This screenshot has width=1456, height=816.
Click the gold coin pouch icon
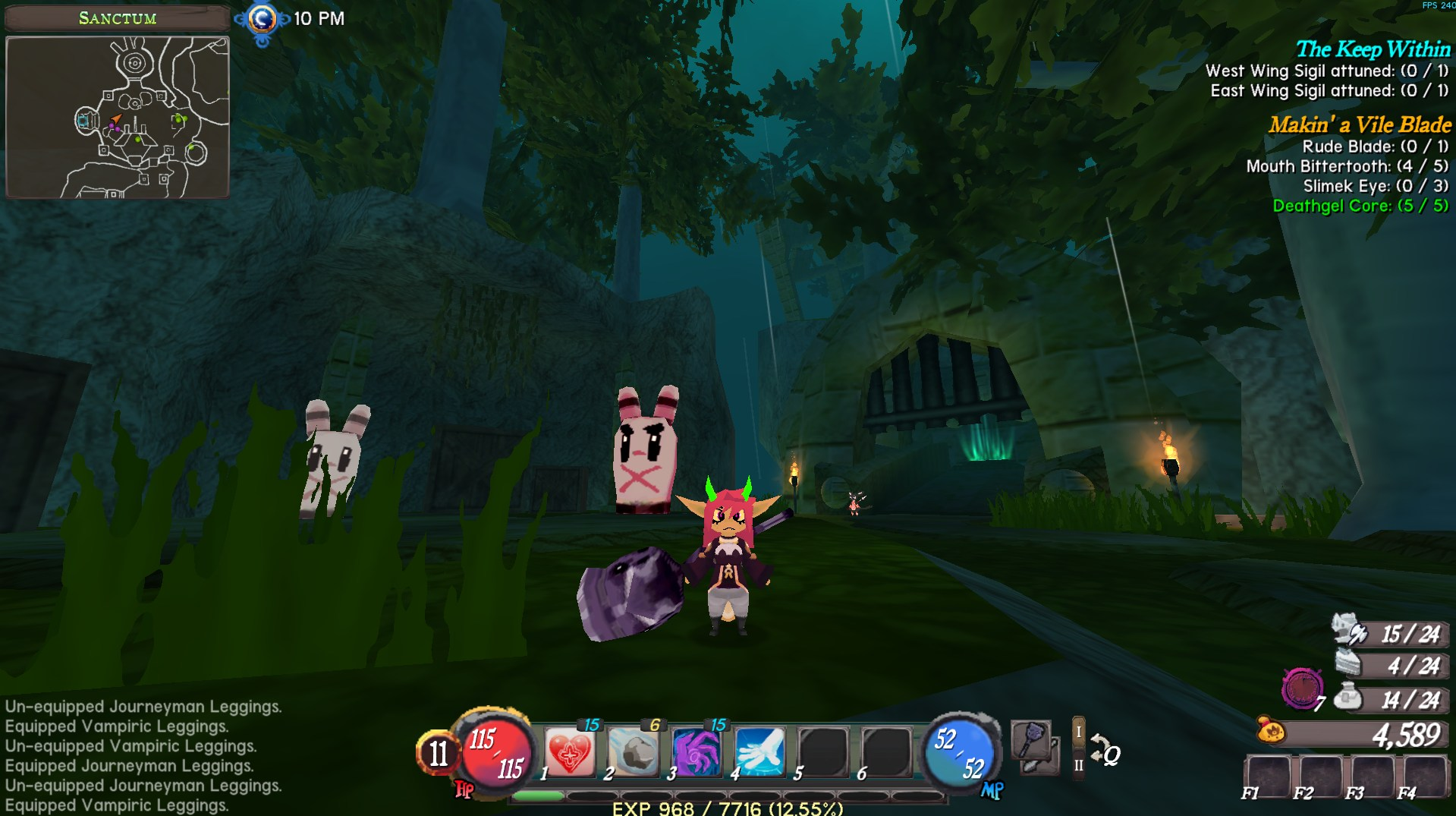[x=1271, y=731]
